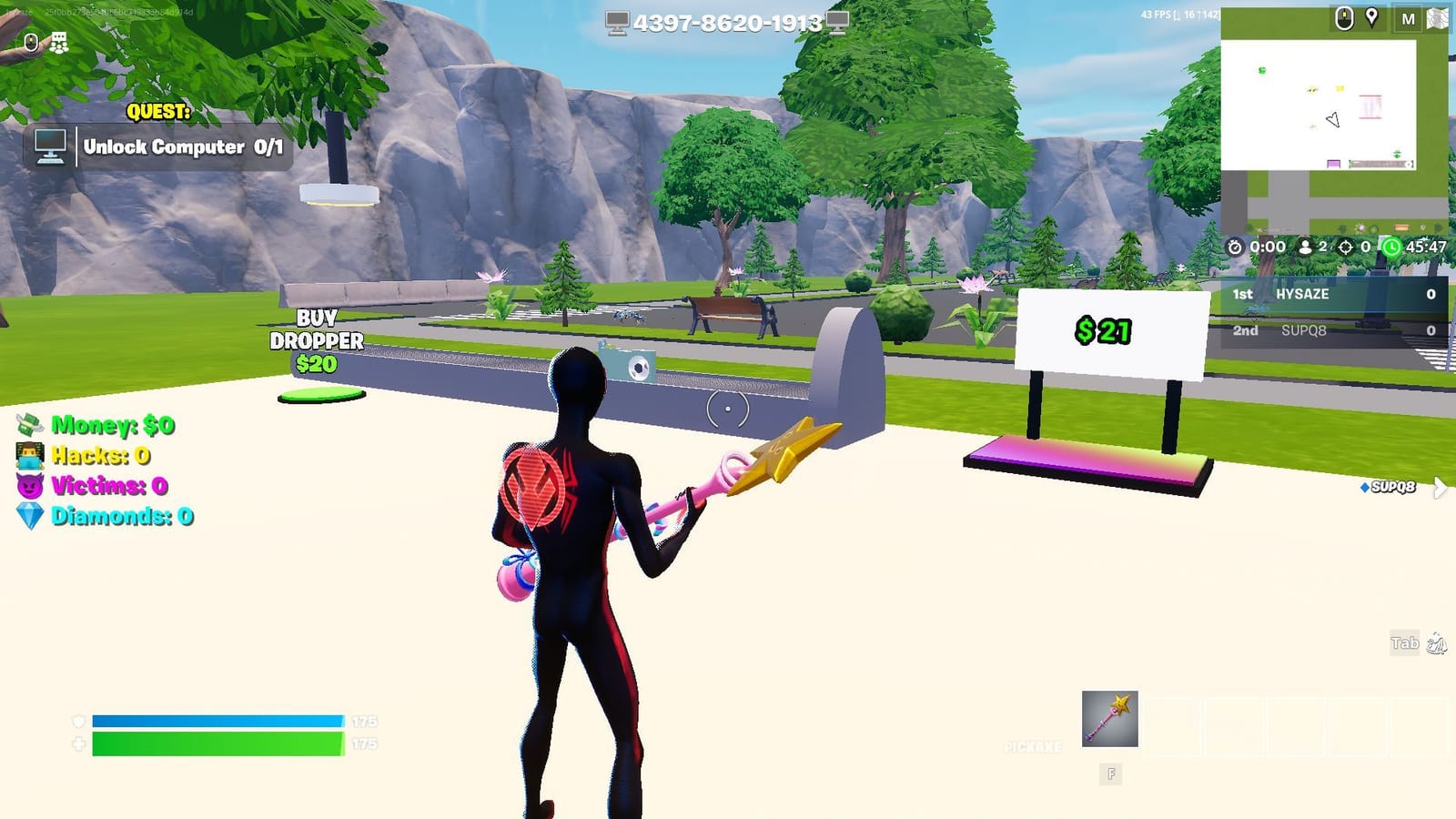
Task: Click the money stack icon next to Money
Action: coord(32,426)
